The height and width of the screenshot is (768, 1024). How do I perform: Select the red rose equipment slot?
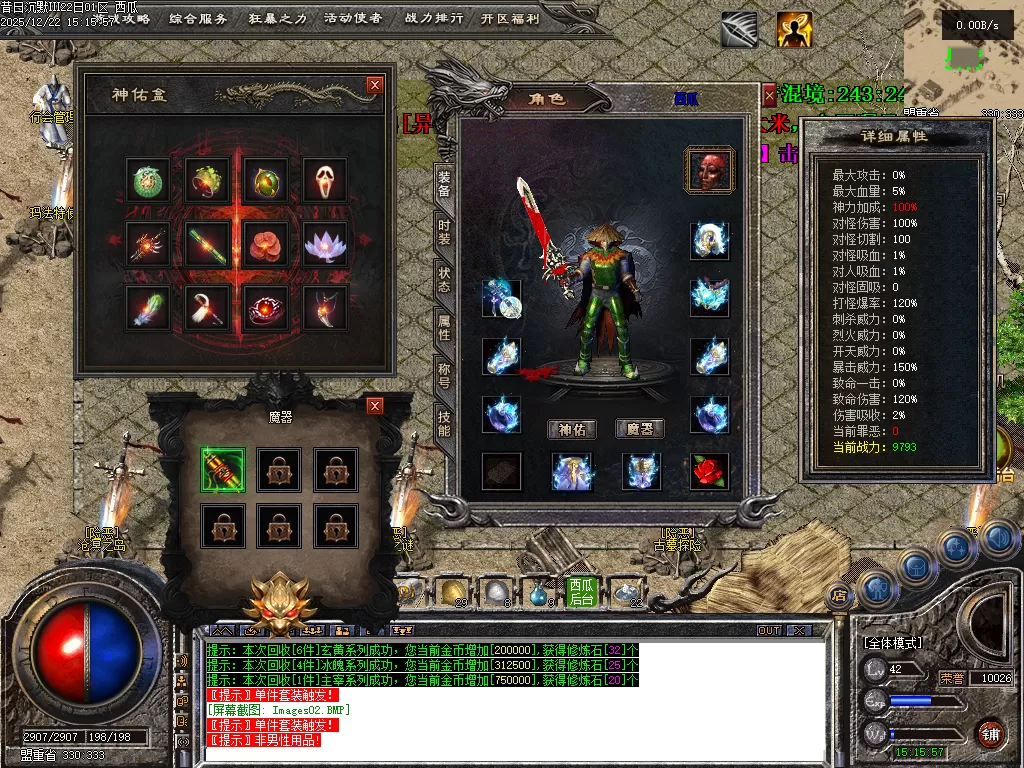point(710,471)
